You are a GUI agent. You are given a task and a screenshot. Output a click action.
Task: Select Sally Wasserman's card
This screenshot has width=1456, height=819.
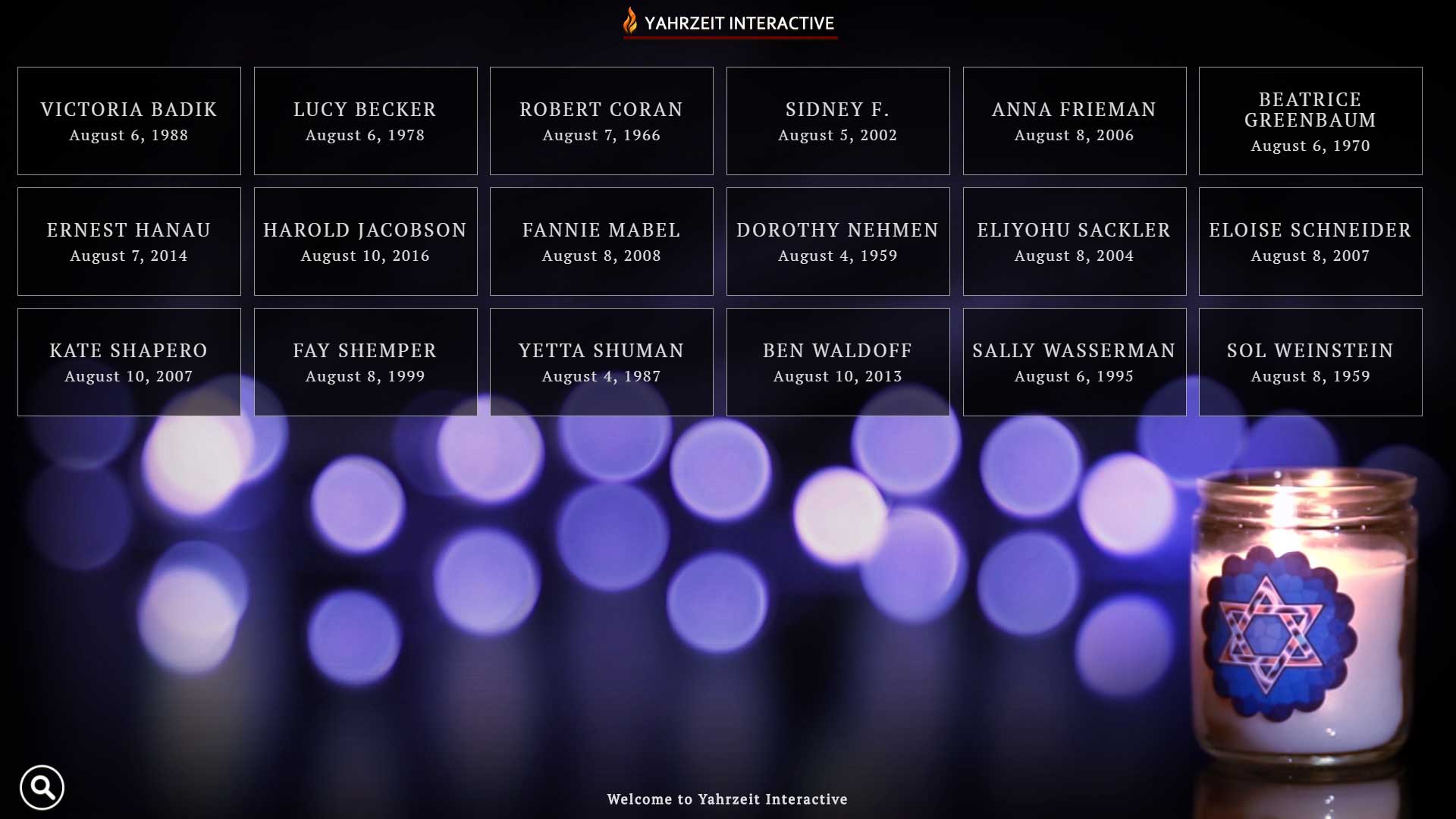tap(1075, 362)
